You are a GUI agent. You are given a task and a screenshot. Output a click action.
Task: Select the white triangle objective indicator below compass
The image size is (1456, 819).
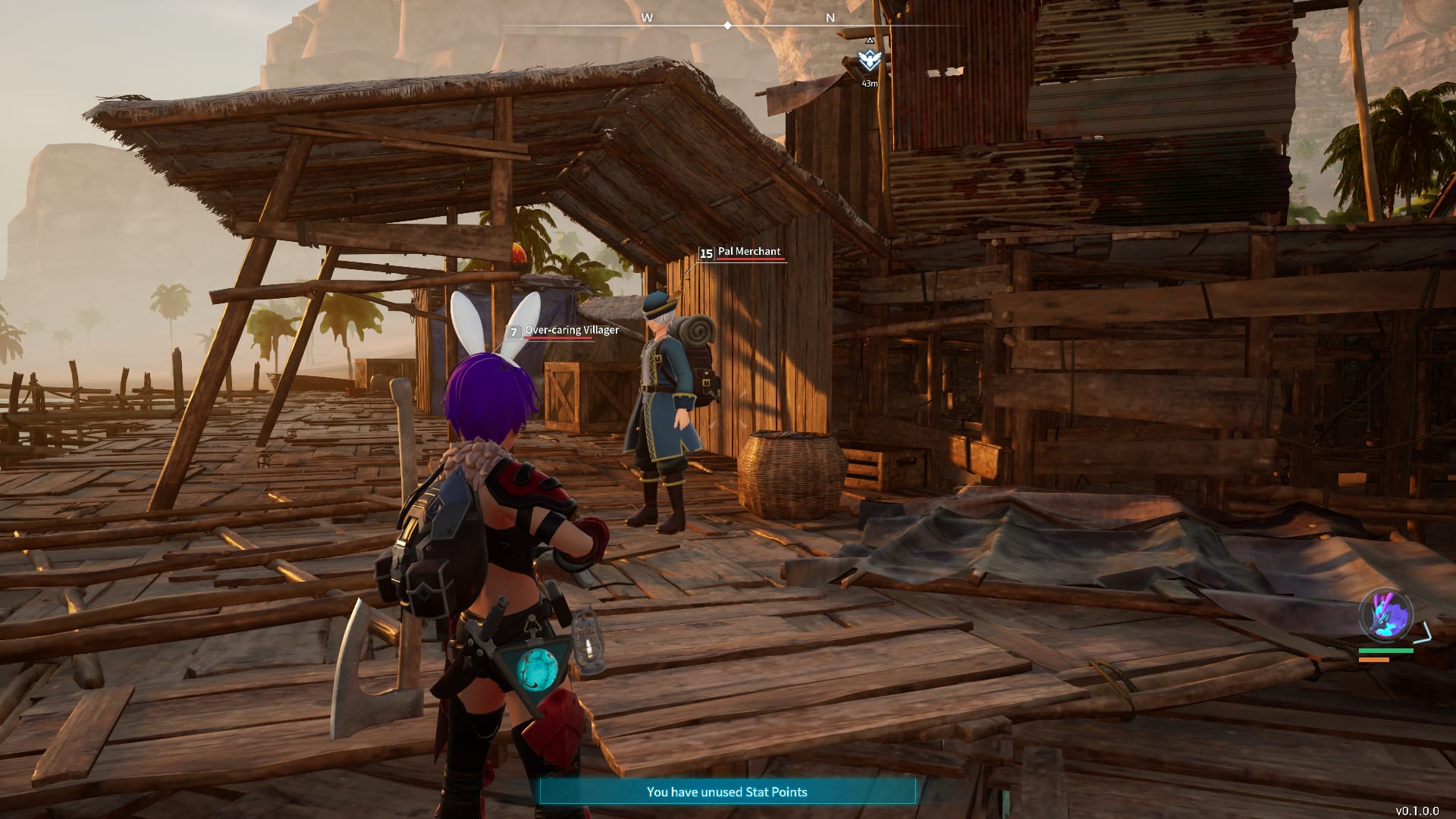869,40
